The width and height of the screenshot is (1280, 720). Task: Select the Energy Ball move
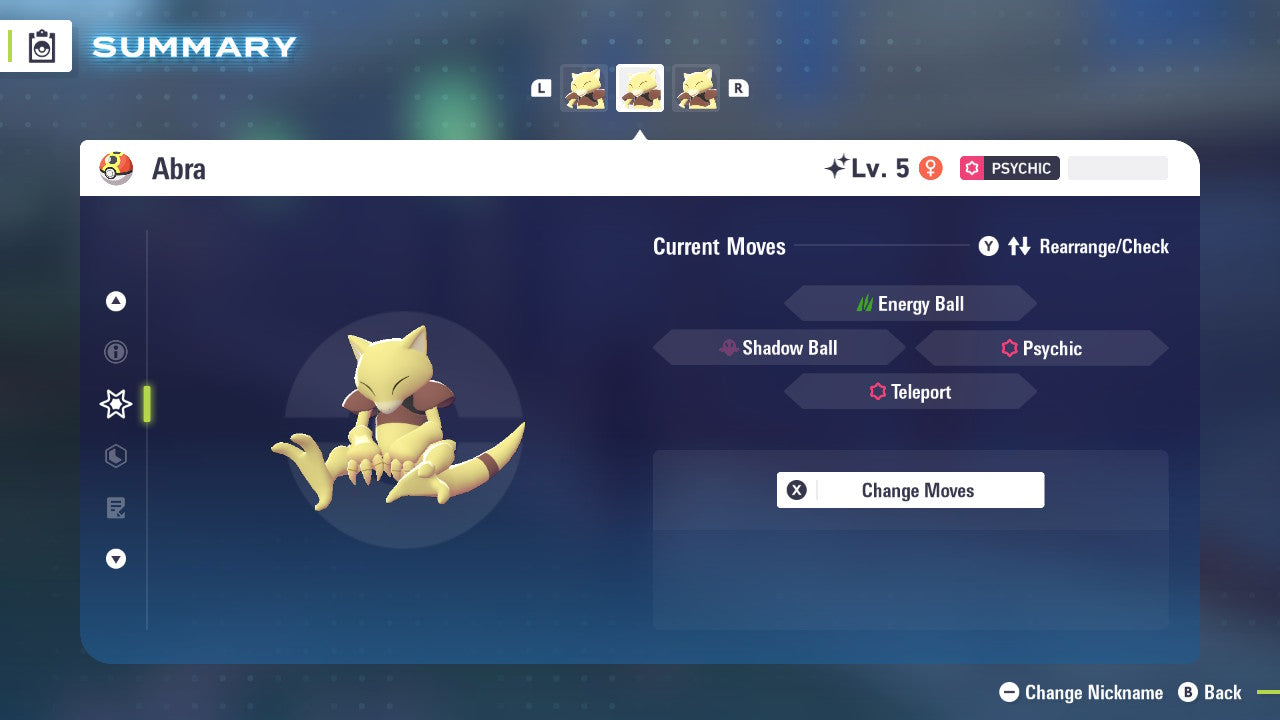coord(910,303)
